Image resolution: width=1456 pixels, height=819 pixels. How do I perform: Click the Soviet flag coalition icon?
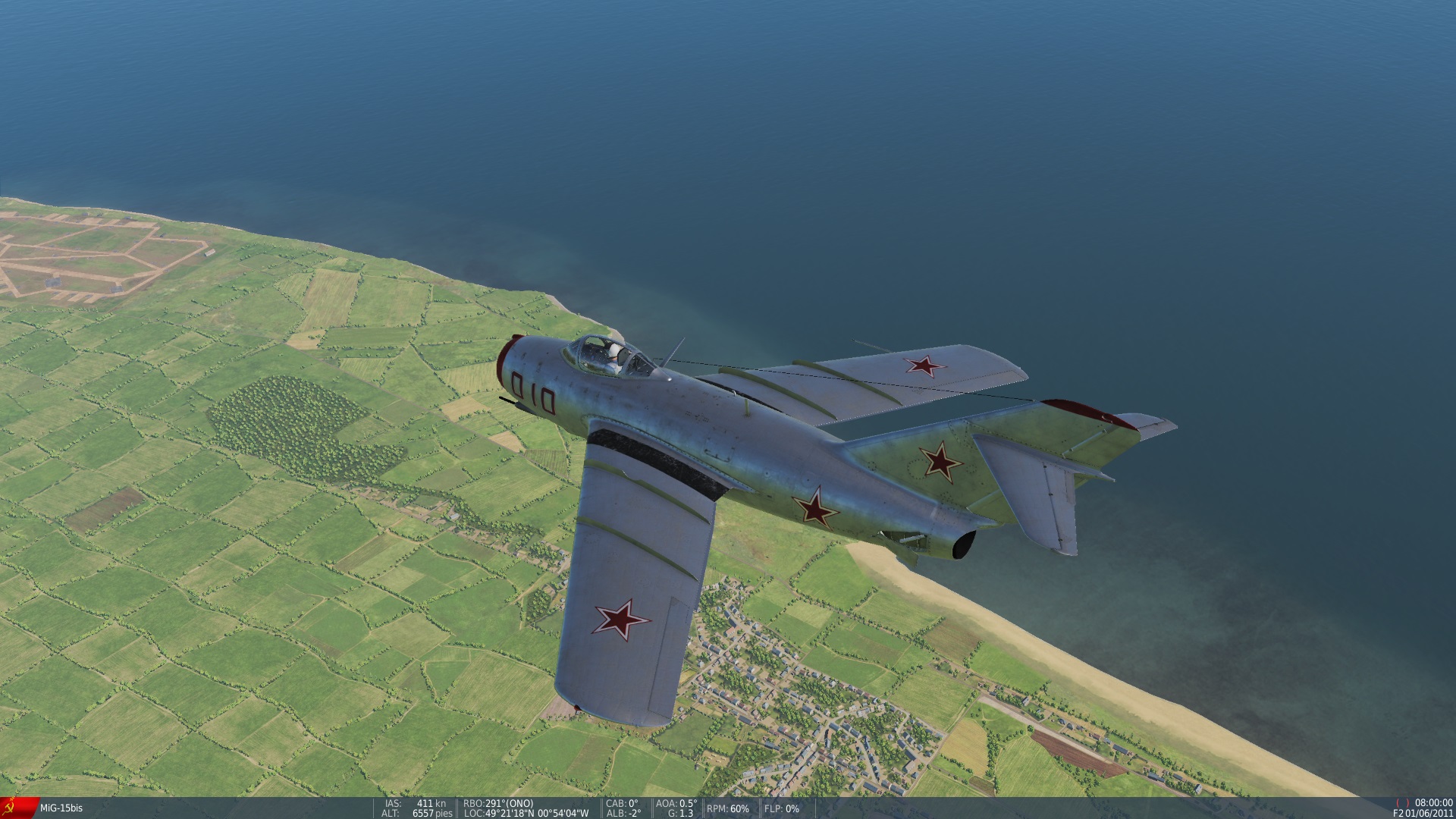point(14,805)
